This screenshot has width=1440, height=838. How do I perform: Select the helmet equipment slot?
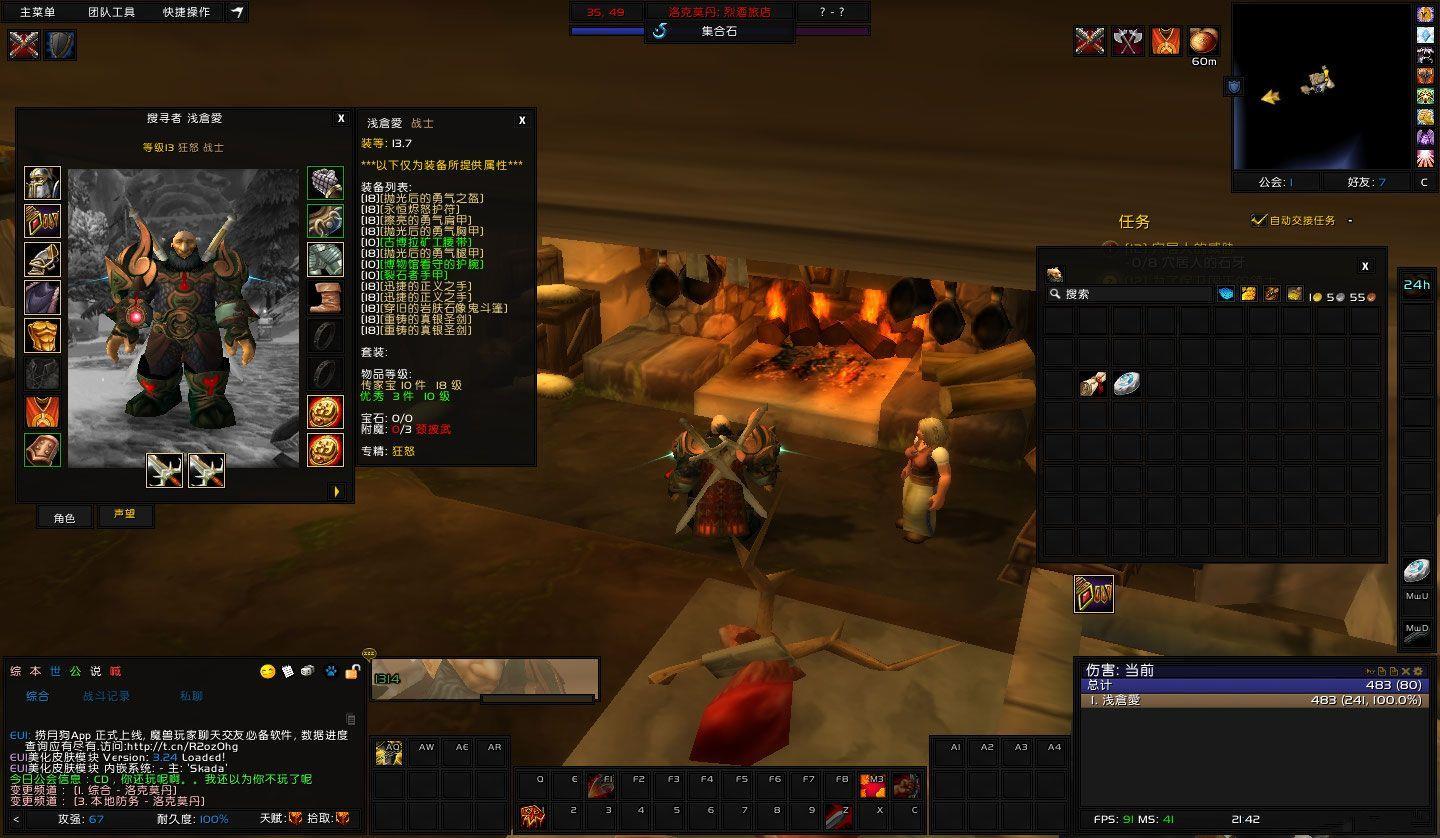click(x=42, y=183)
